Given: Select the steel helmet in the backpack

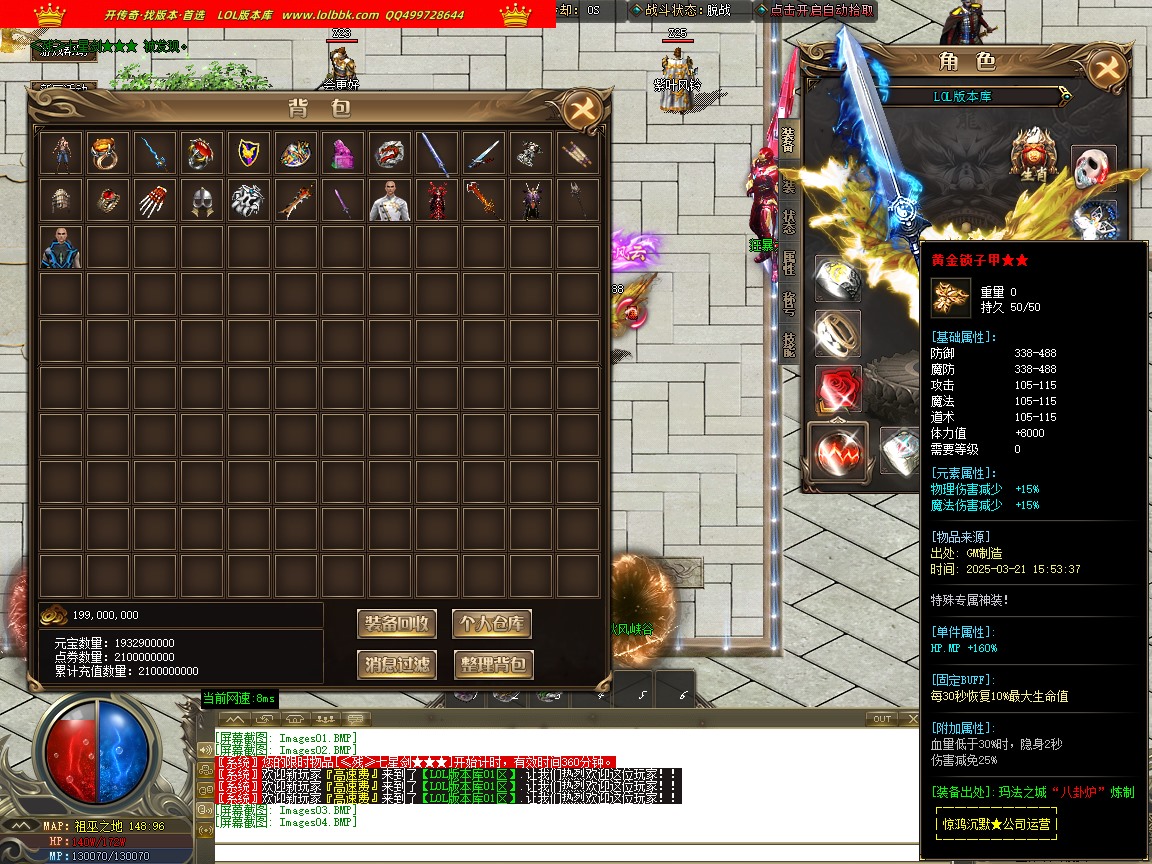Looking at the screenshot, I should [x=201, y=200].
